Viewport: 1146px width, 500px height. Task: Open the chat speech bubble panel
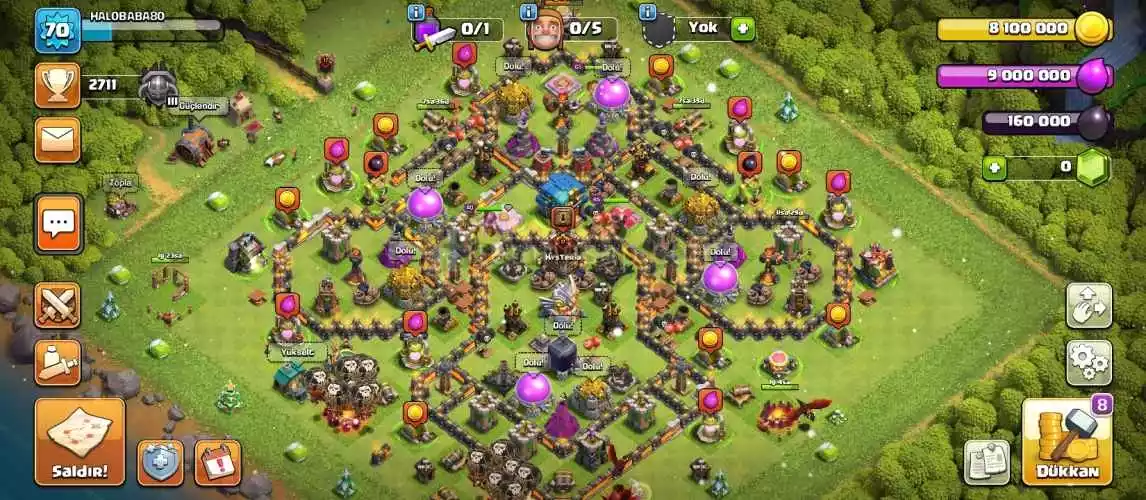pyautogui.click(x=57, y=223)
